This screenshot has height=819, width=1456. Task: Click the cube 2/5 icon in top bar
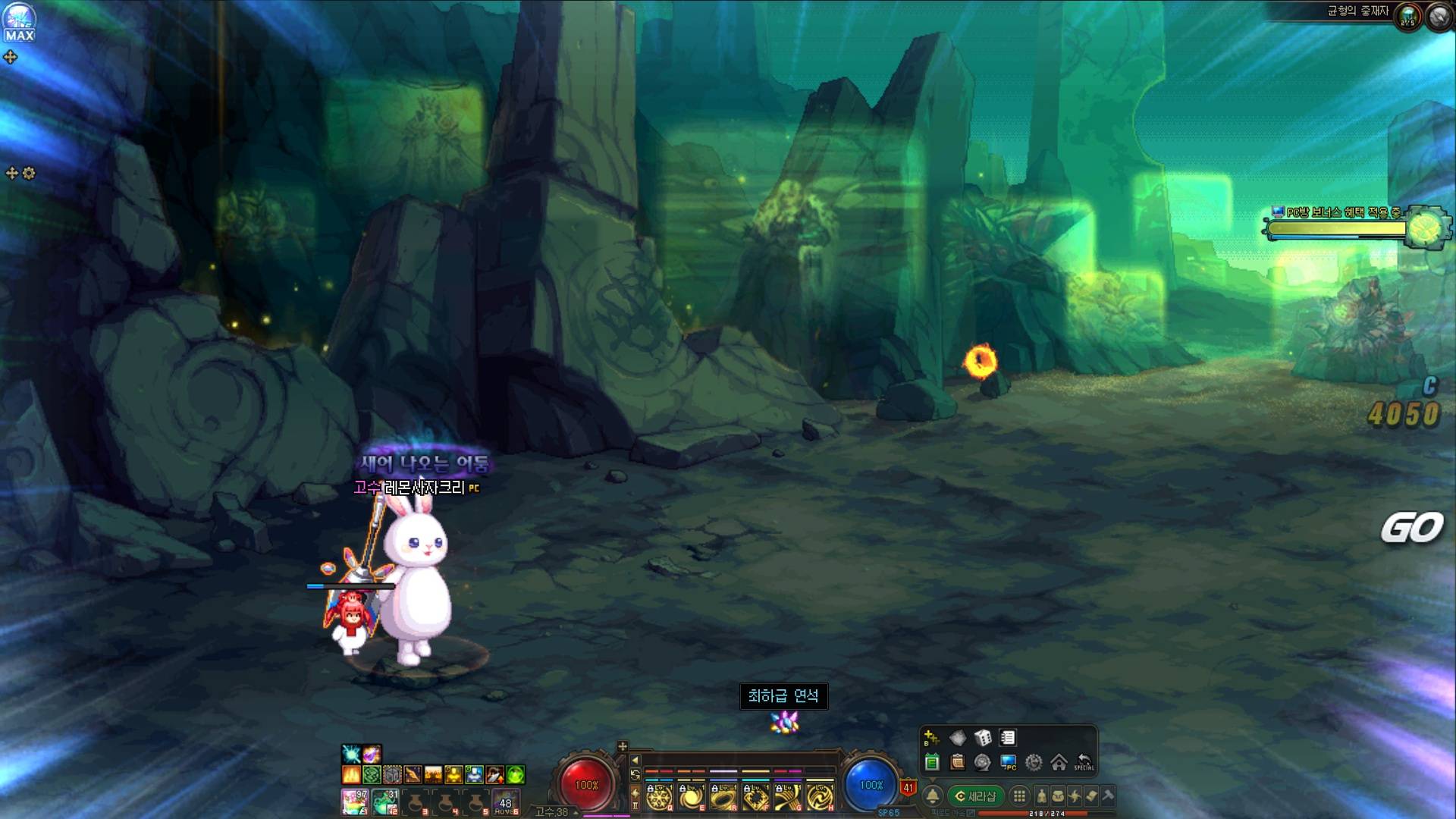coord(1408,17)
